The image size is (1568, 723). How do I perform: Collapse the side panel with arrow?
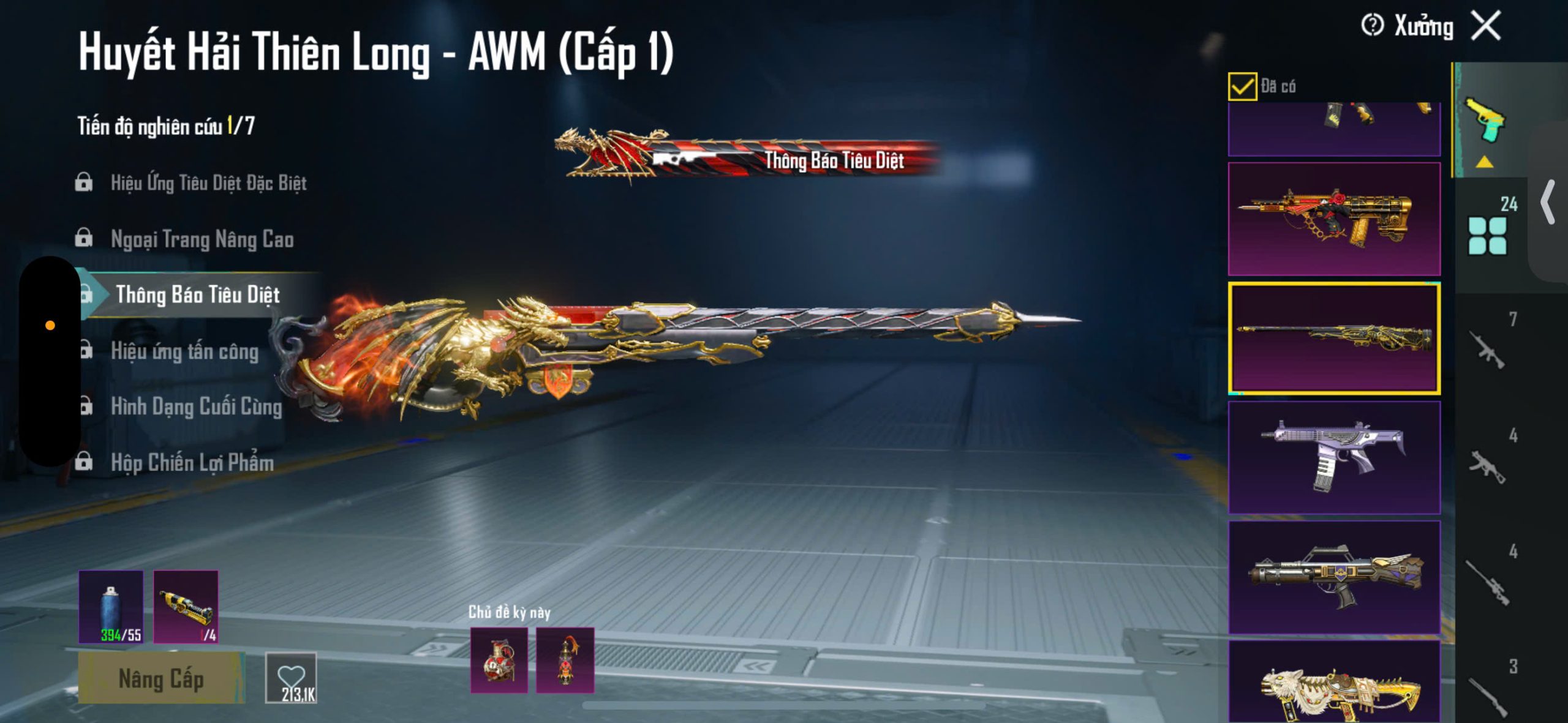(x=1548, y=202)
